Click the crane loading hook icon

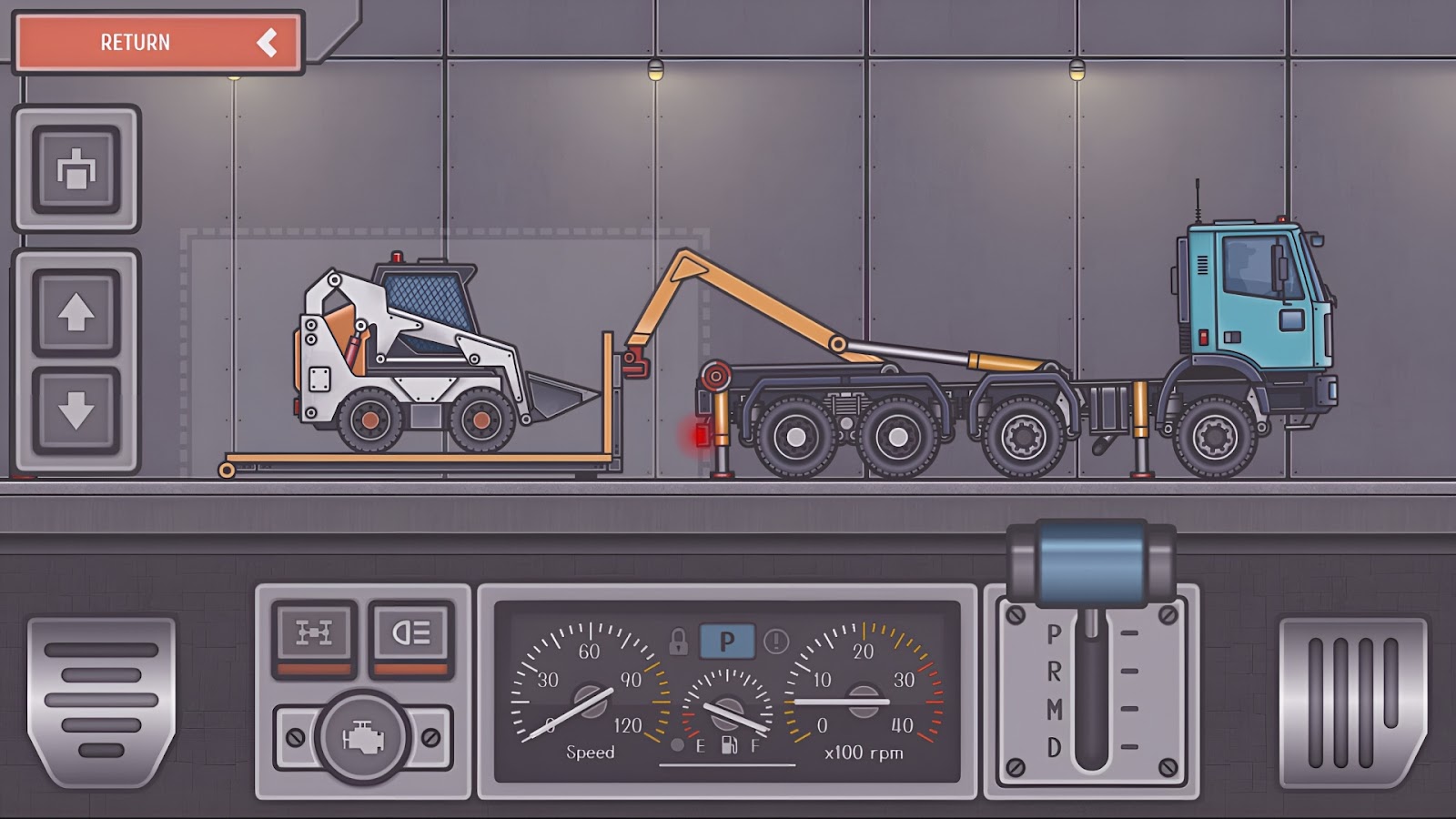[77, 169]
